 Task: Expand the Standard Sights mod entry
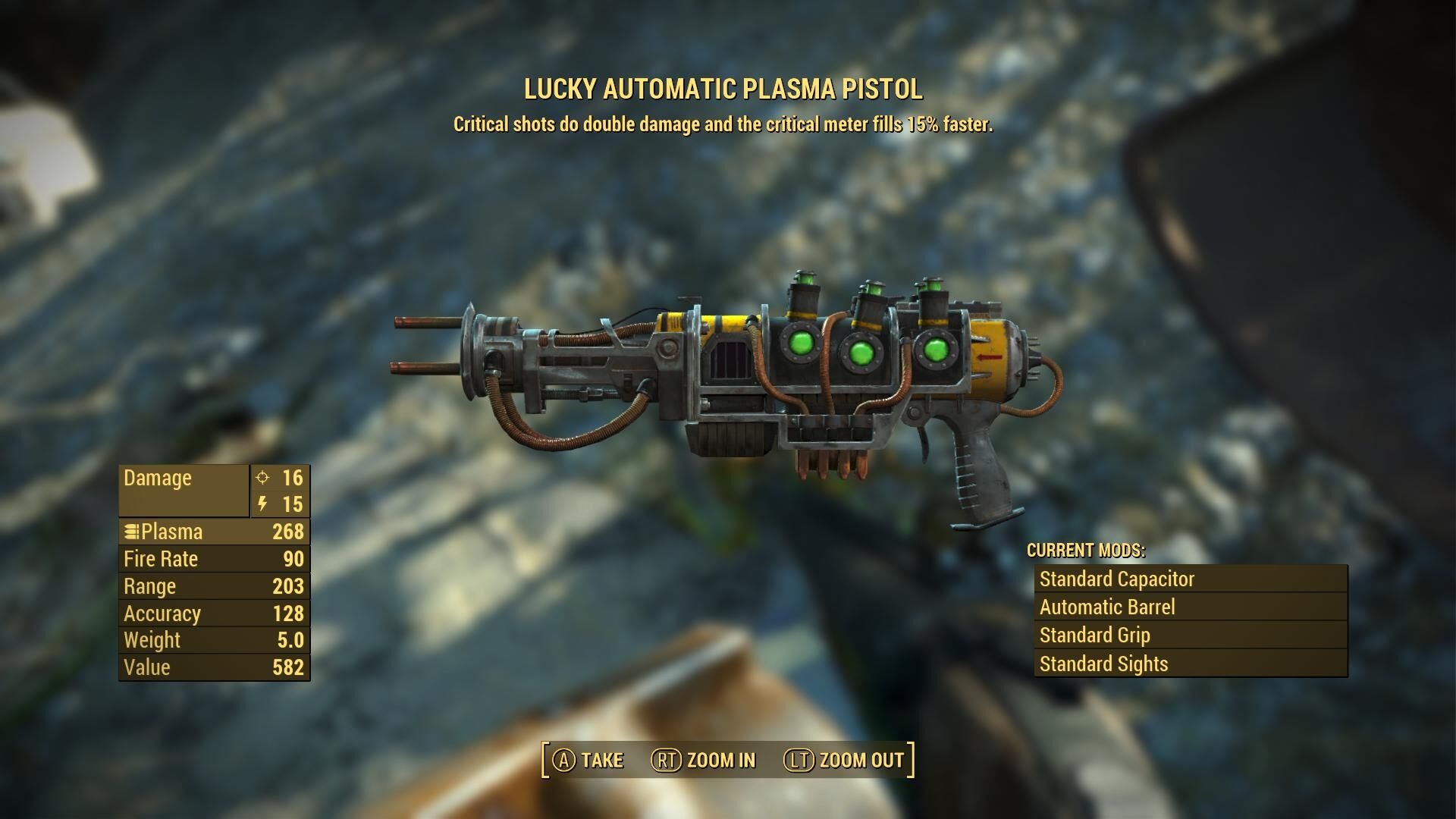1103,663
